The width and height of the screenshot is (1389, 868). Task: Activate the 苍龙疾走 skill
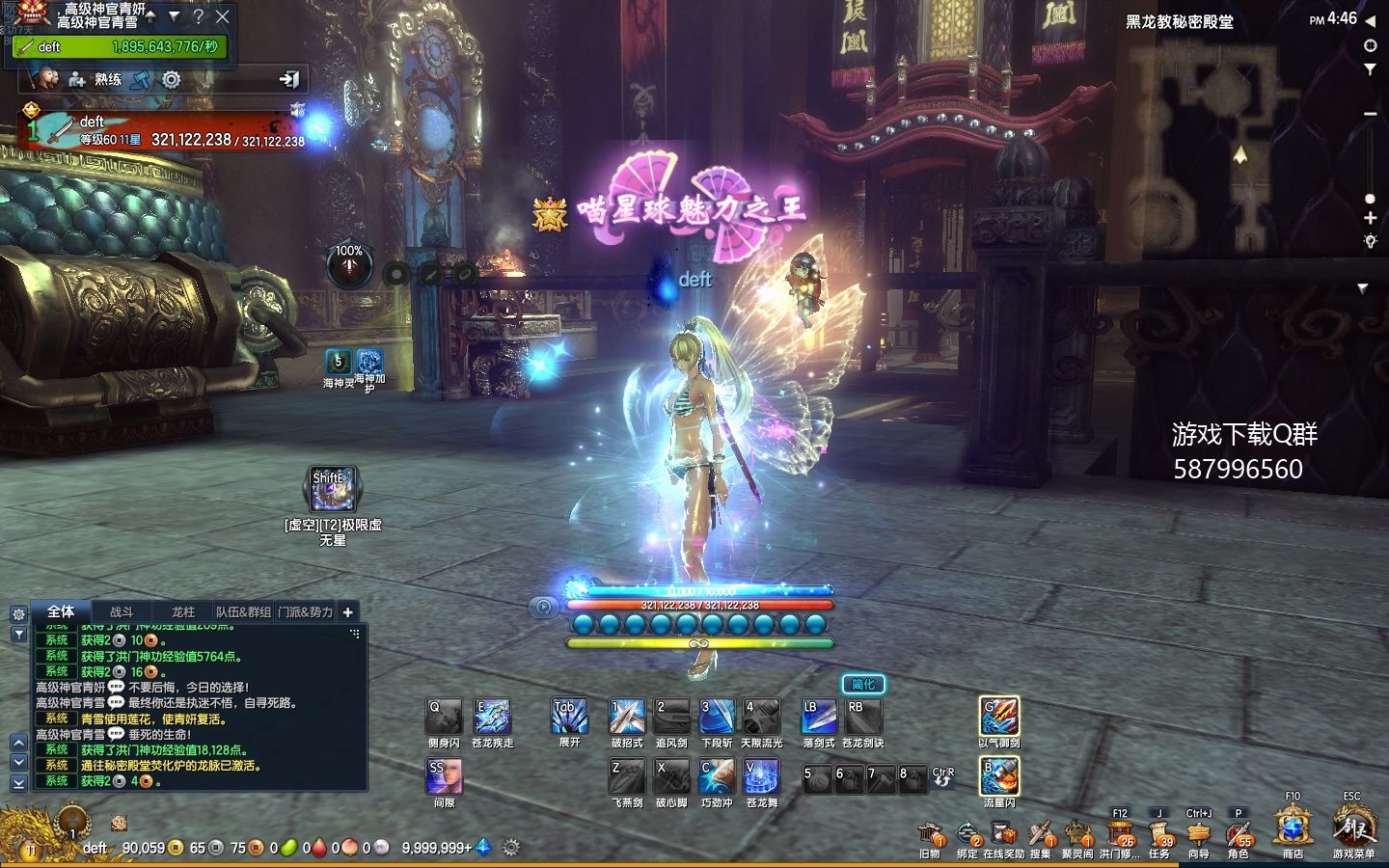point(492,718)
